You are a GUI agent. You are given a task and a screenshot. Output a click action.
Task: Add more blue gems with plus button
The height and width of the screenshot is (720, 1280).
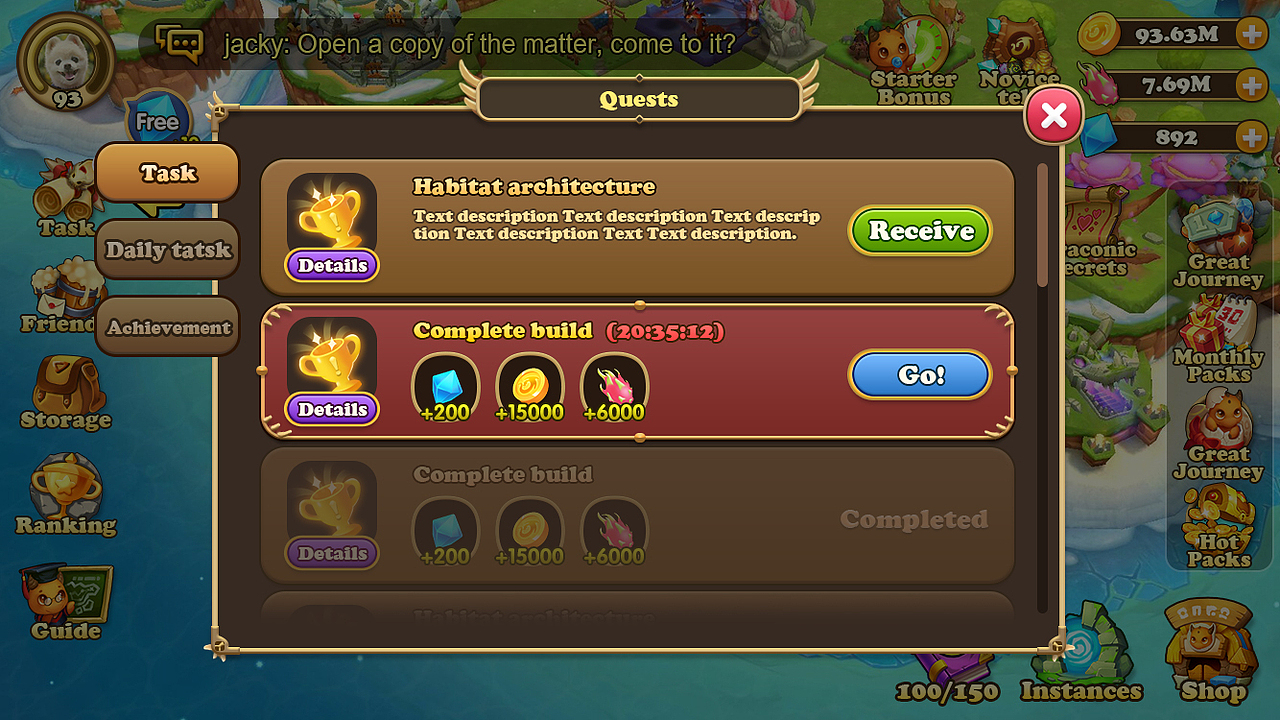[1251, 137]
